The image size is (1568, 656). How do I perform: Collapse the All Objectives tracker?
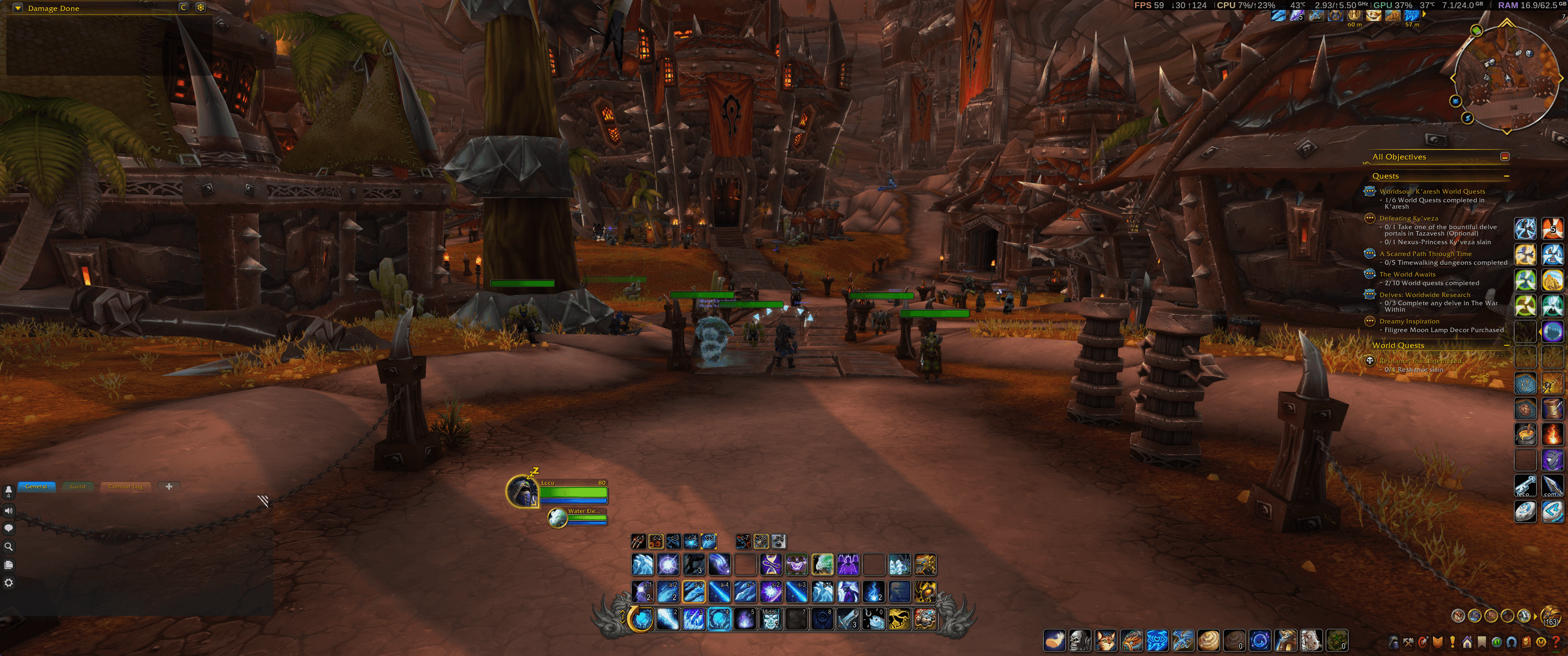[x=1505, y=156]
